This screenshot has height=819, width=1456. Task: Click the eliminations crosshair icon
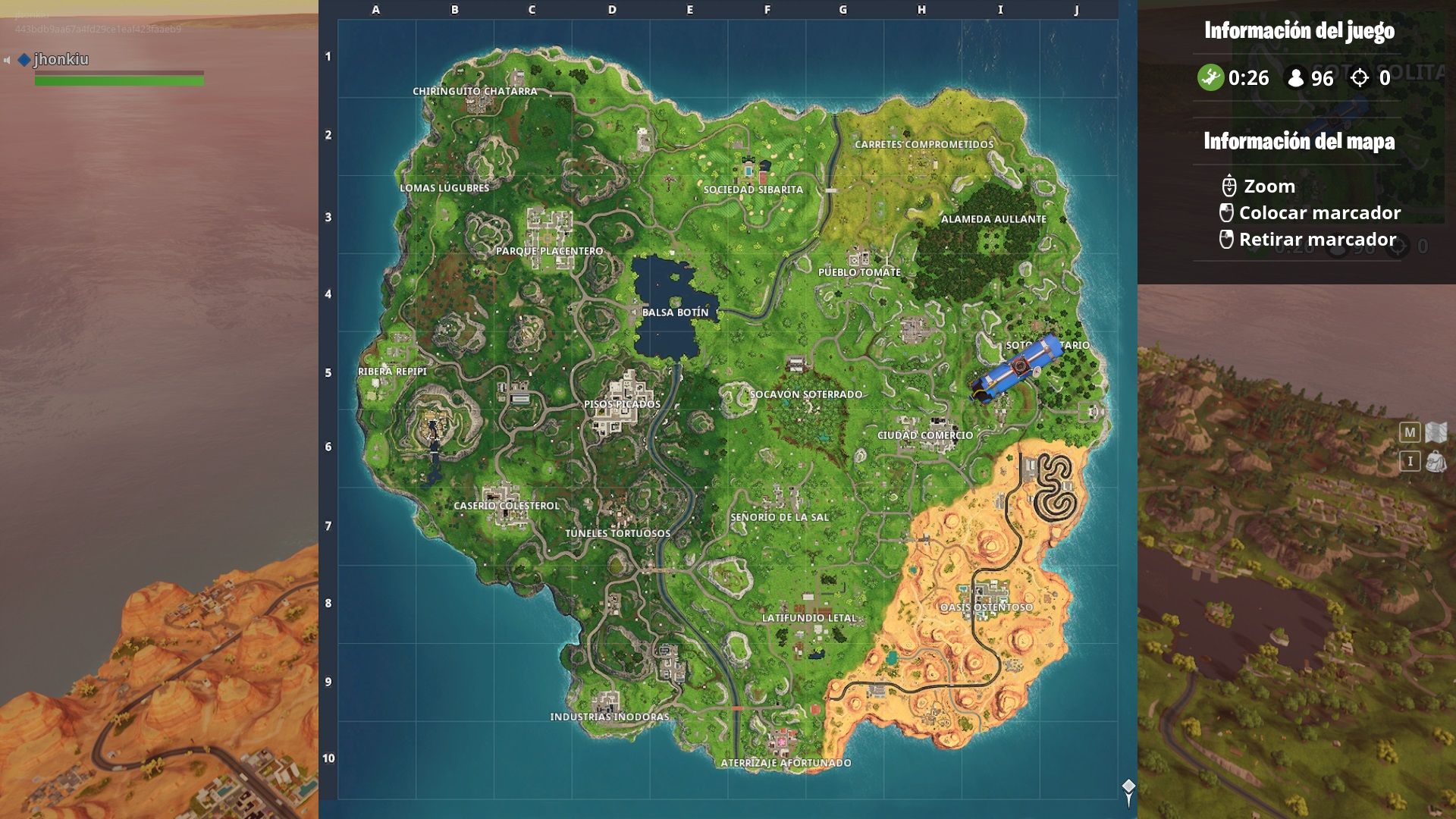point(1359,76)
